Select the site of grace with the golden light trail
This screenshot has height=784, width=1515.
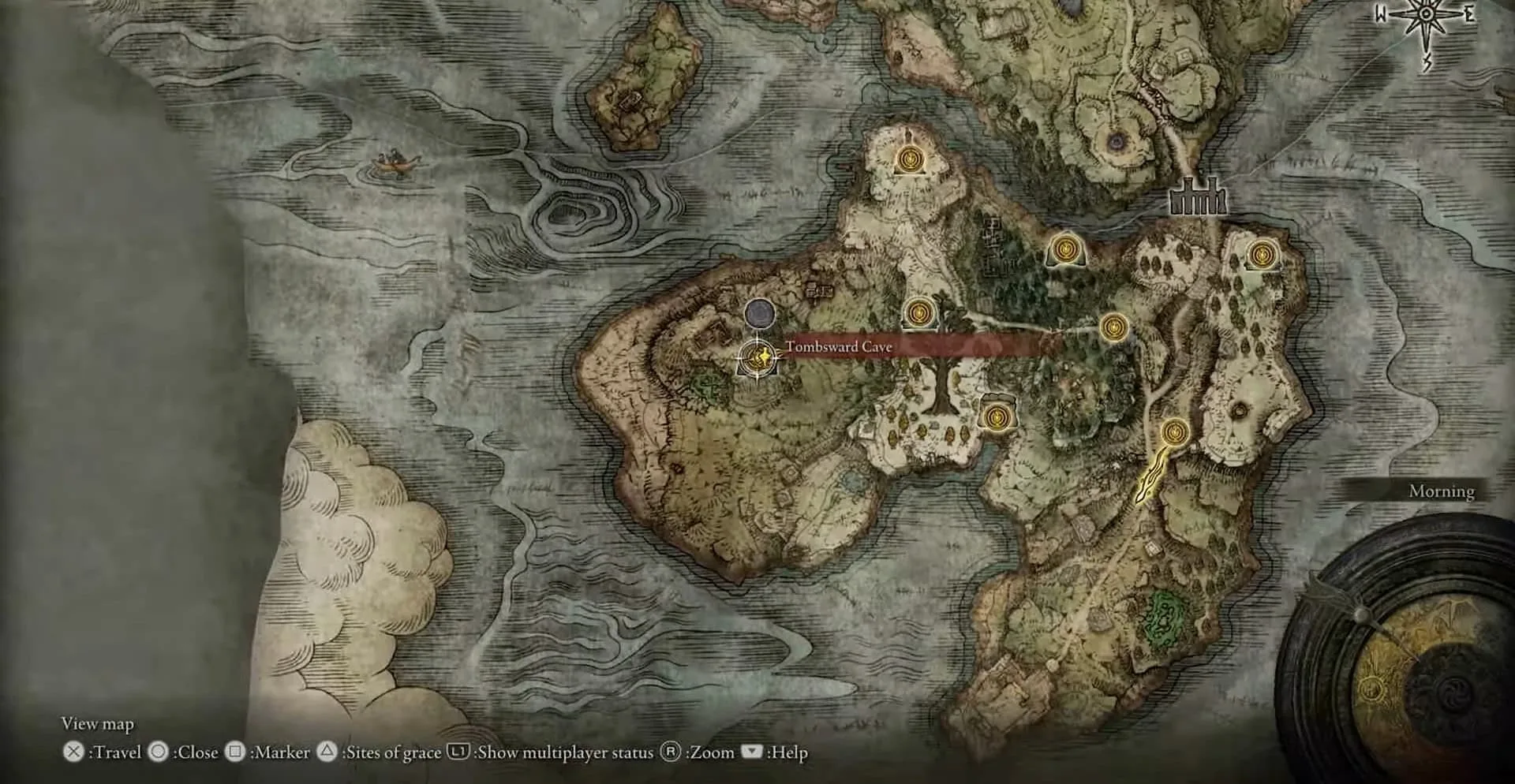coord(1175,432)
